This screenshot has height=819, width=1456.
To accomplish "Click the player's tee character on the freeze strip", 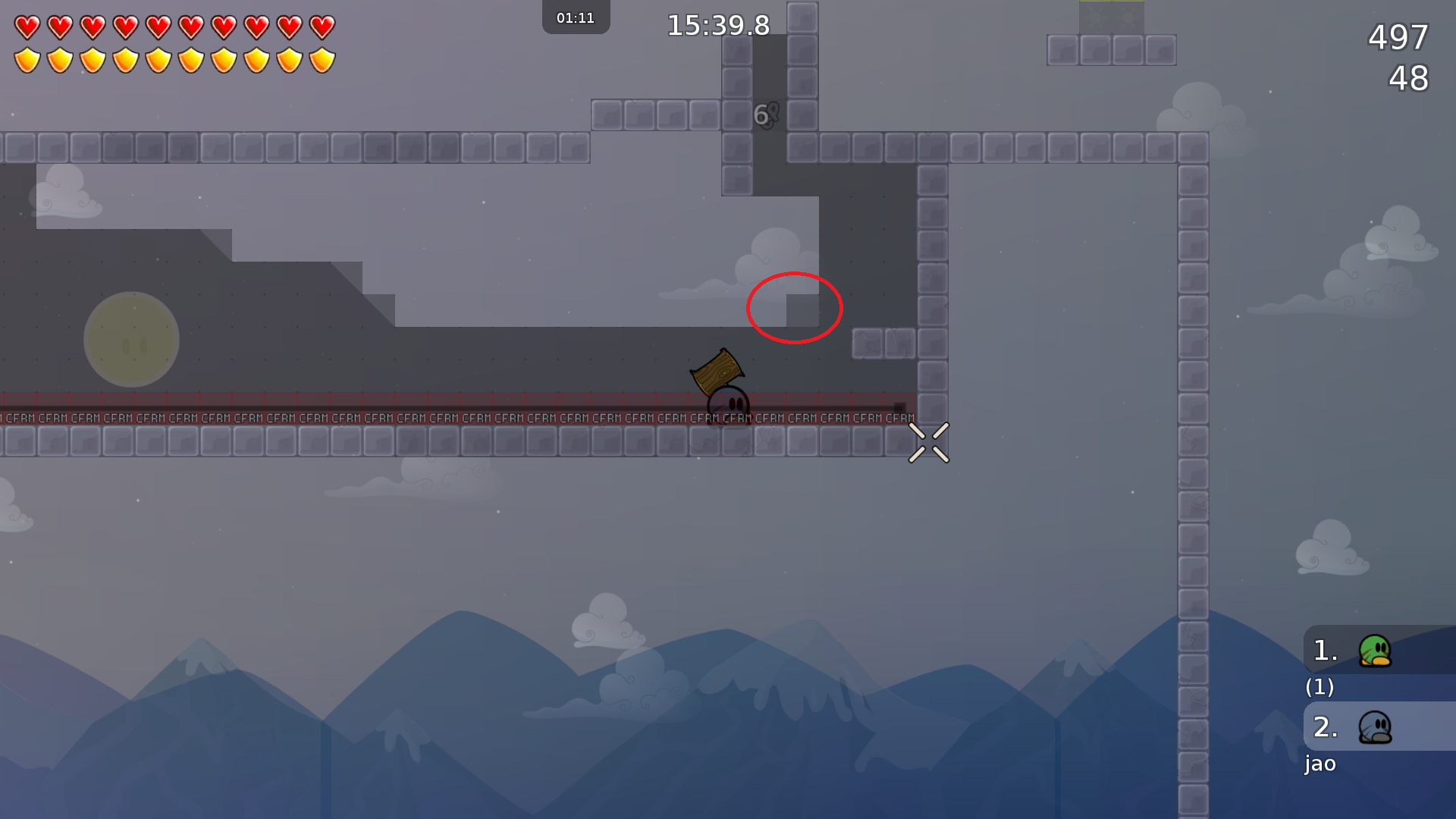I will coord(726,406).
